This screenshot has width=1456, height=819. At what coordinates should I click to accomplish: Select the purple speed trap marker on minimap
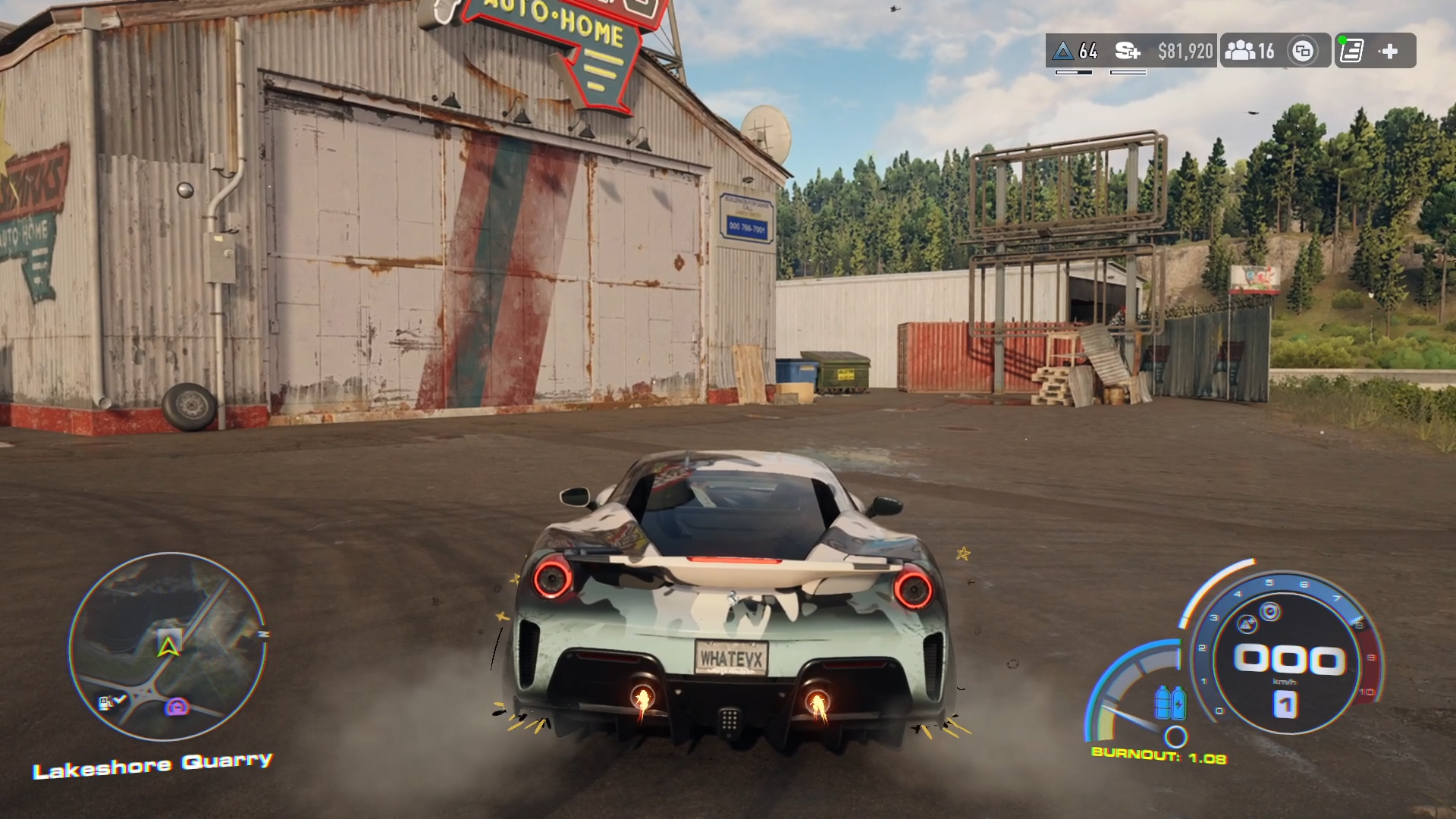(x=177, y=708)
